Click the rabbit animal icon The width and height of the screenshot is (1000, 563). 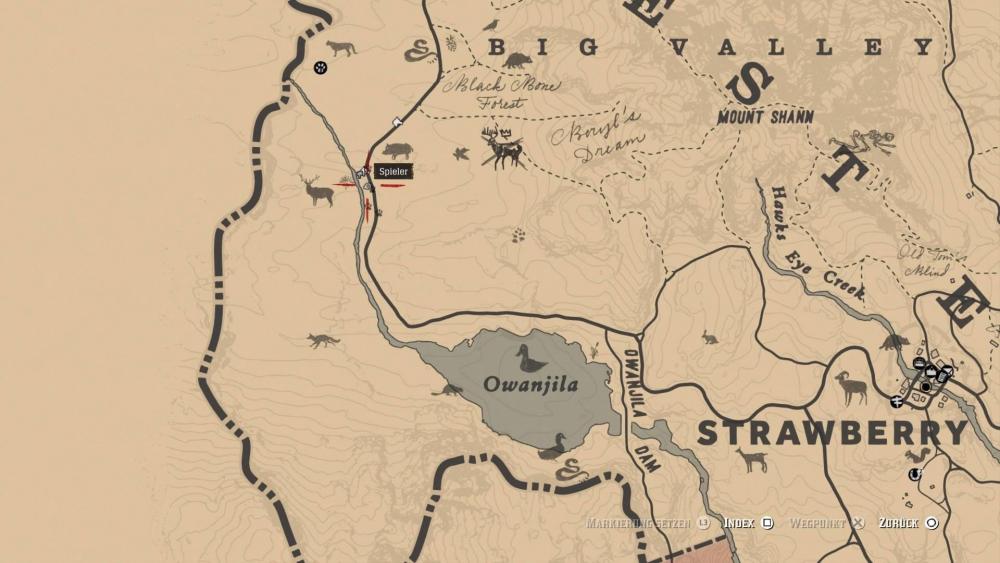[709, 337]
